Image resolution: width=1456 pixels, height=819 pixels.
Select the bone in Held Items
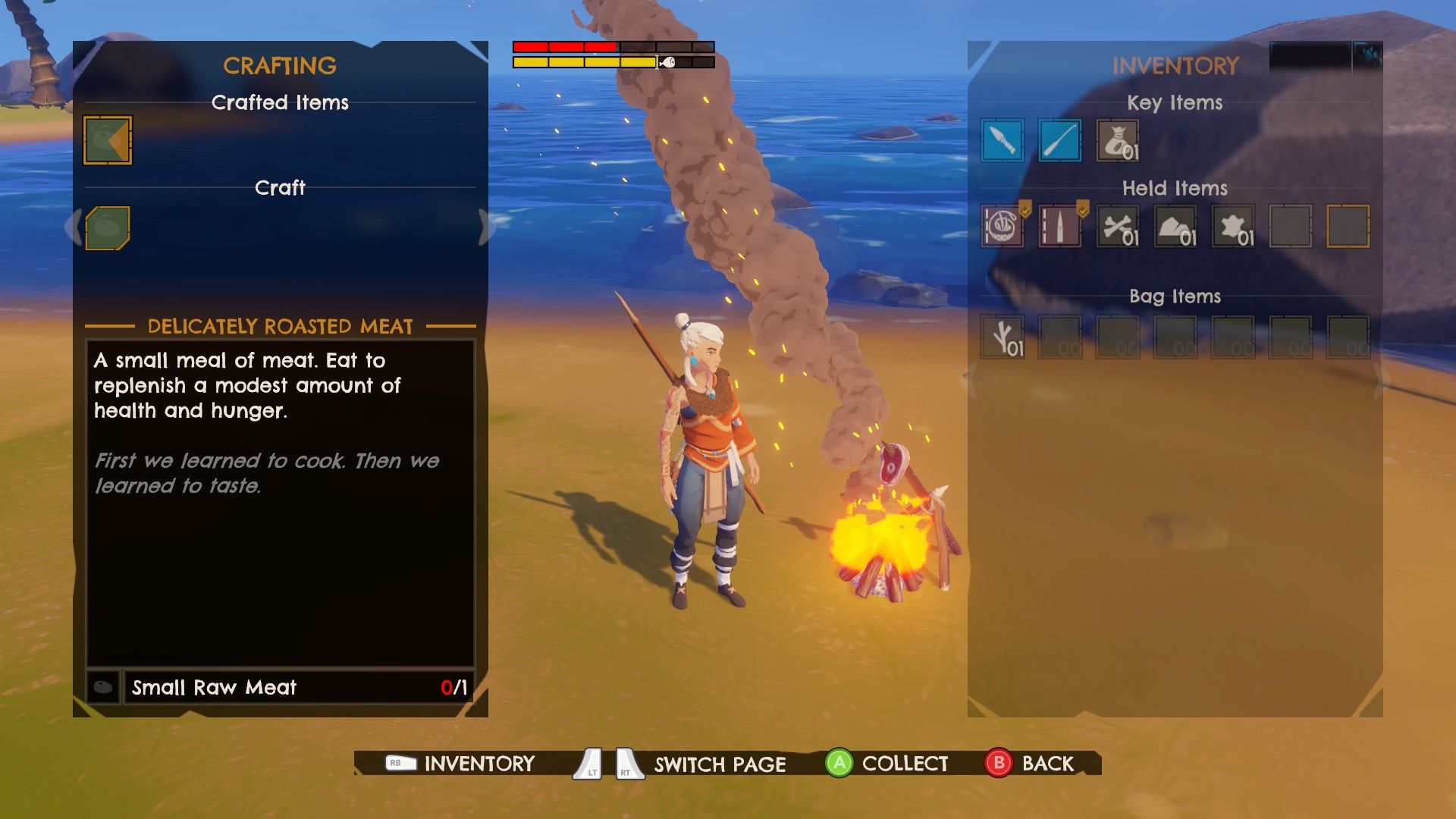click(1117, 226)
